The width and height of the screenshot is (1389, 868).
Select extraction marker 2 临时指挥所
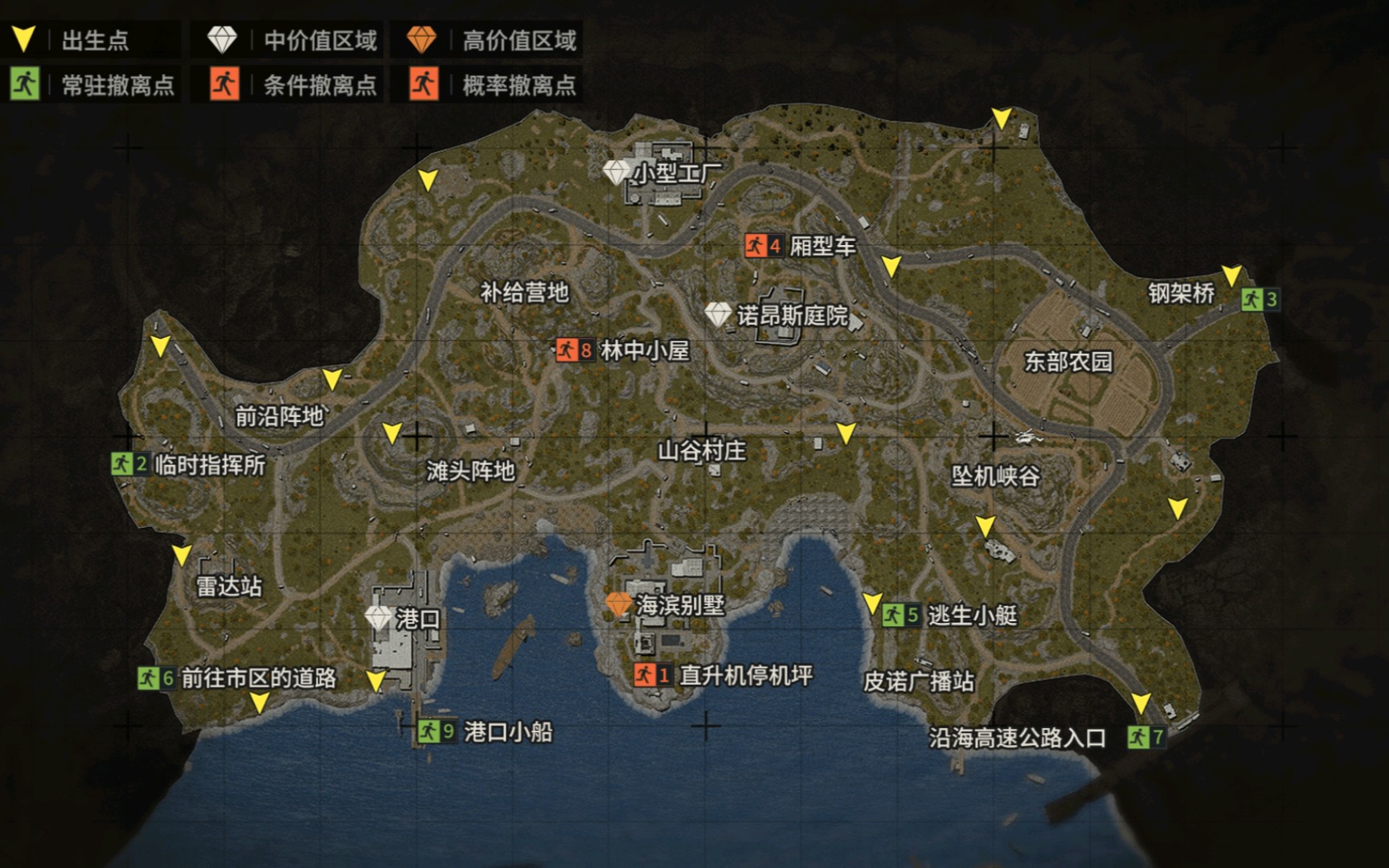click(129, 464)
